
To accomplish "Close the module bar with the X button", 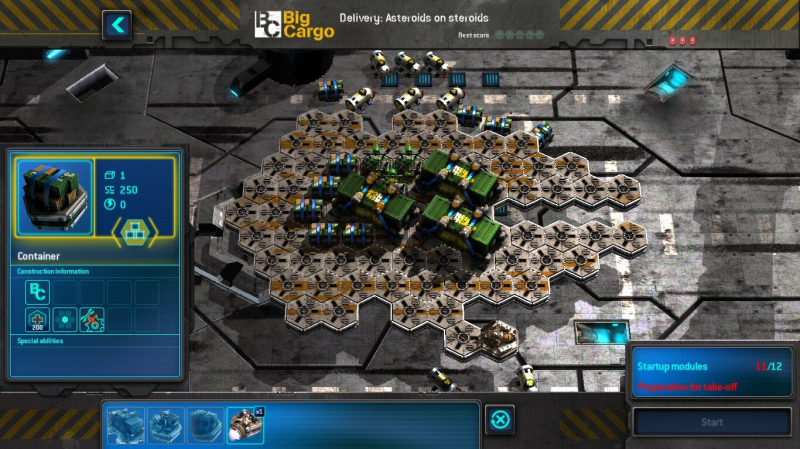I will [x=500, y=420].
